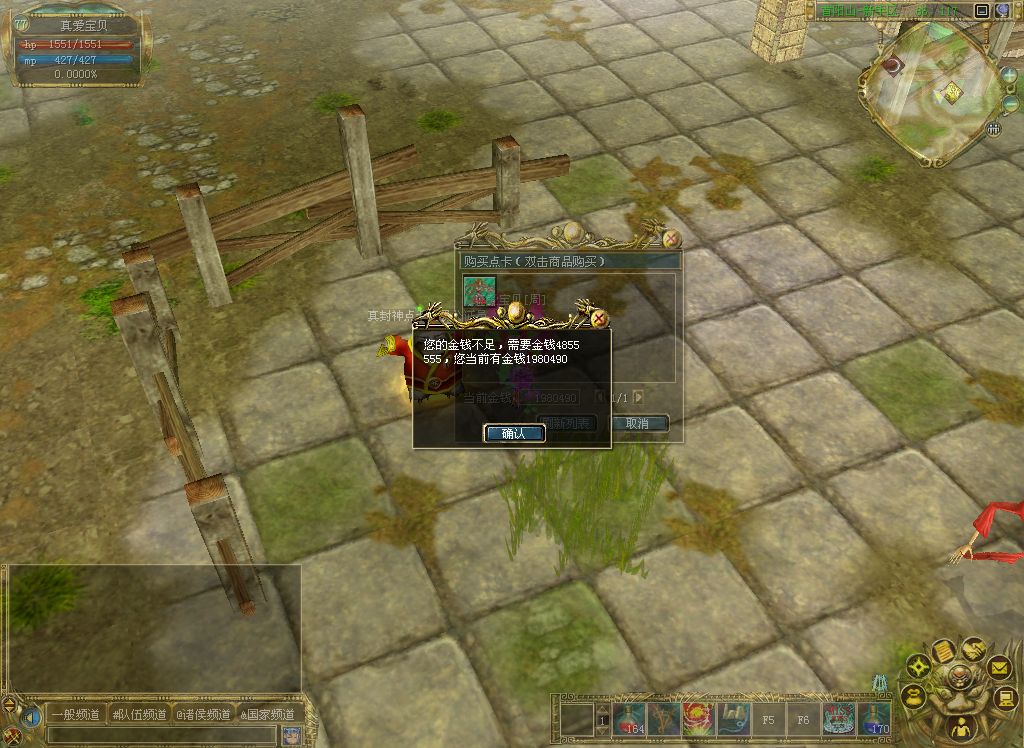The width and height of the screenshot is (1024, 748).
Task: Select the @诸侯频道 chat channel
Action: click(x=203, y=714)
